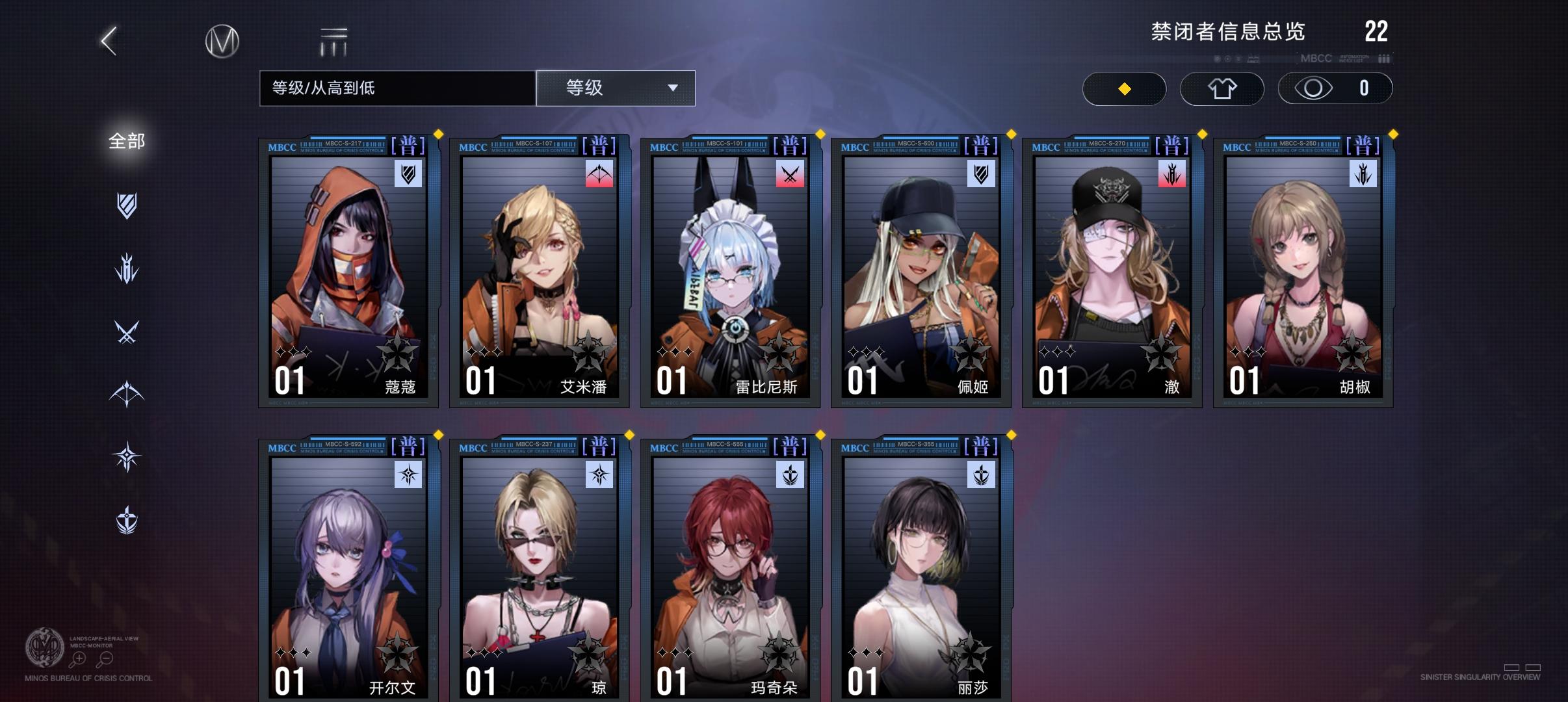Select the crossed-swords class filter
Screen dimensions: 1568x702
127,333
